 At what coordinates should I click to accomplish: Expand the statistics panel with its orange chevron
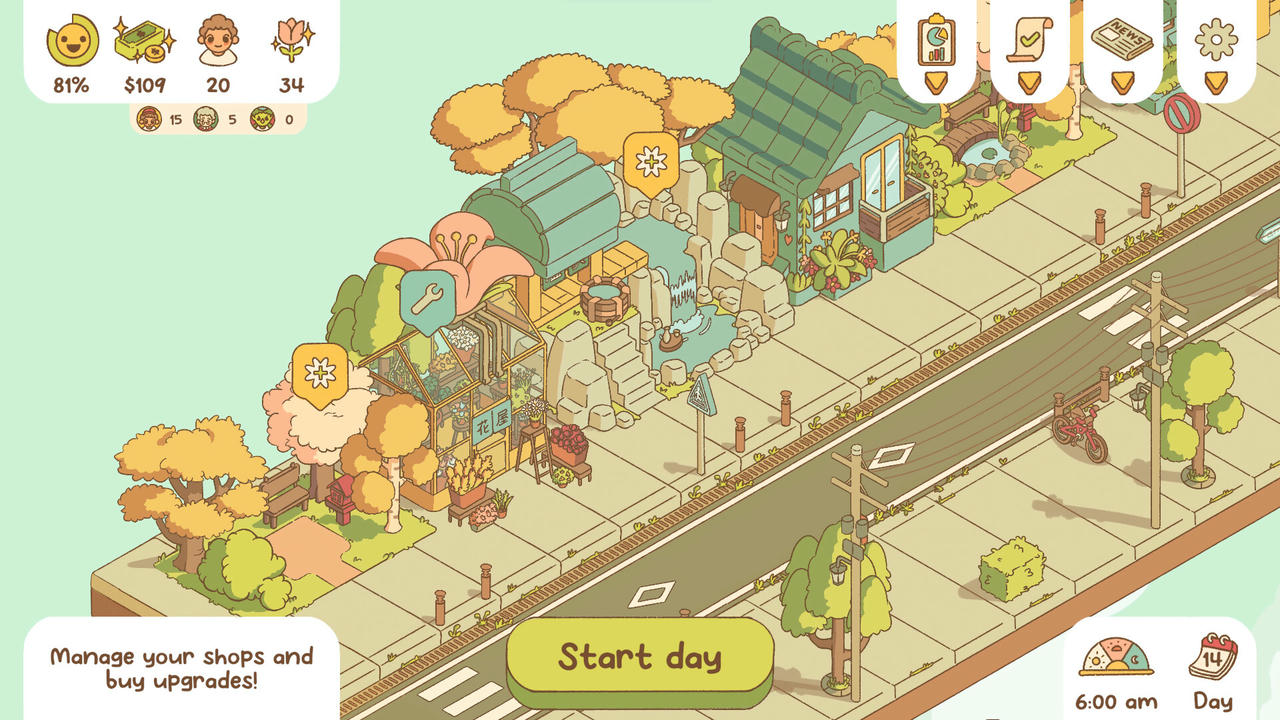(936, 82)
